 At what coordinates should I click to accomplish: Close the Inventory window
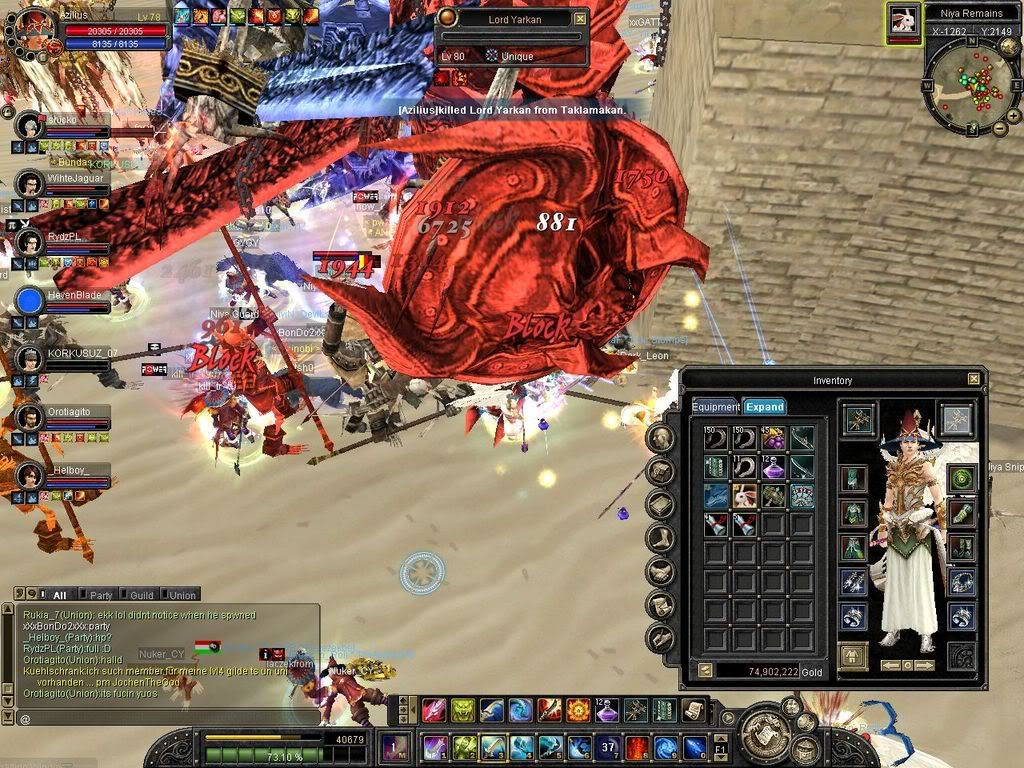pyautogui.click(x=974, y=379)
